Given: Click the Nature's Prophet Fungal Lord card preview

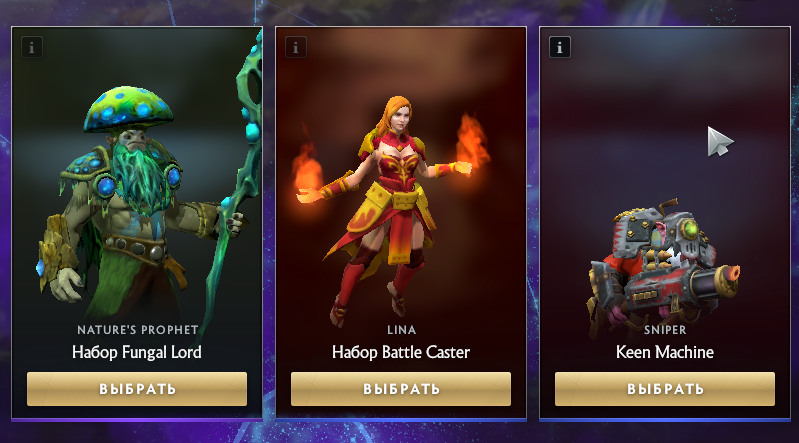Looking at the screenshot, I should coord(137,190).
